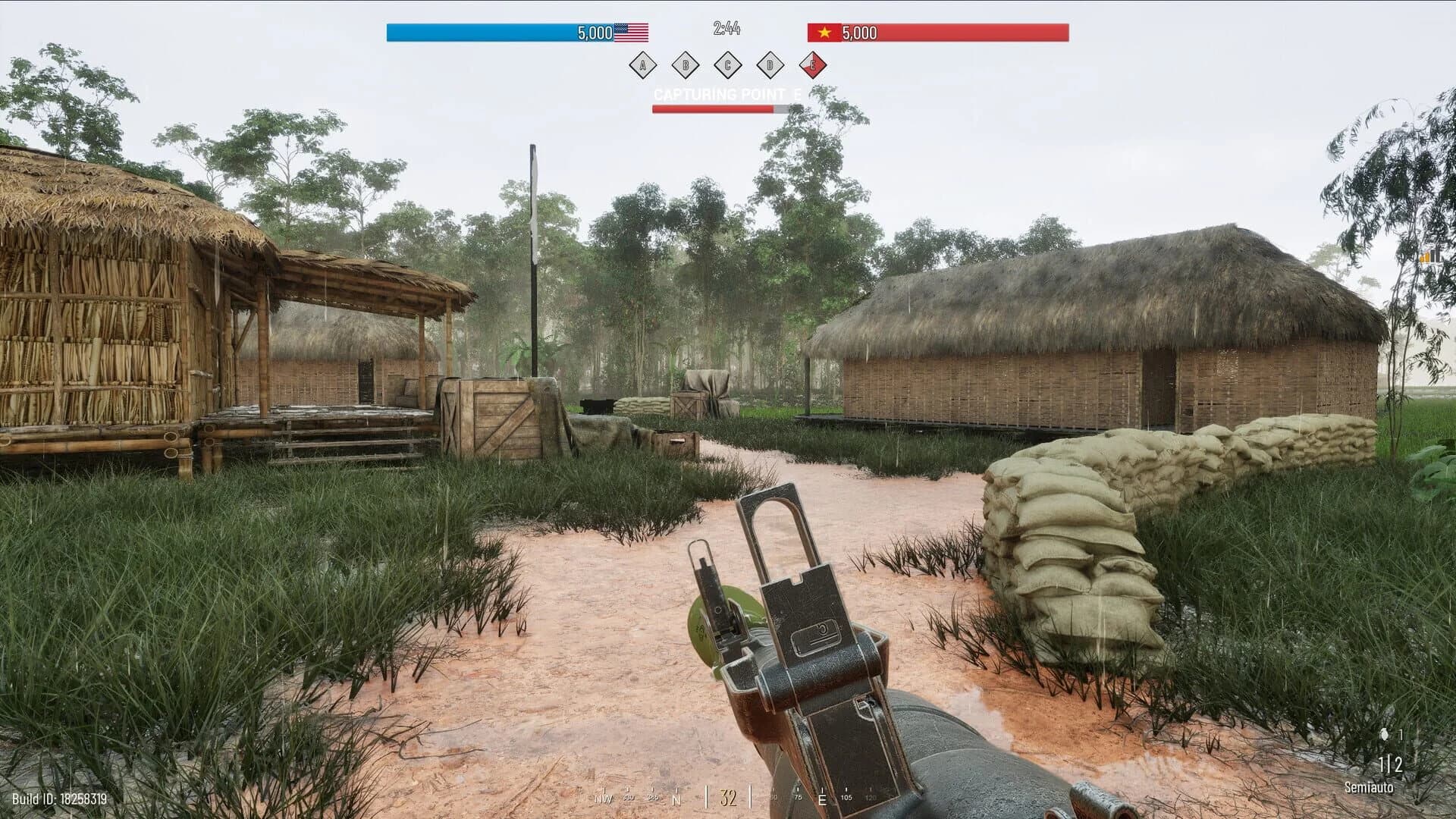Click the Vietnamese star flag icon
Image resolution: width=1456 pixels, height=819 pixels.
click(x=823, y=33)
